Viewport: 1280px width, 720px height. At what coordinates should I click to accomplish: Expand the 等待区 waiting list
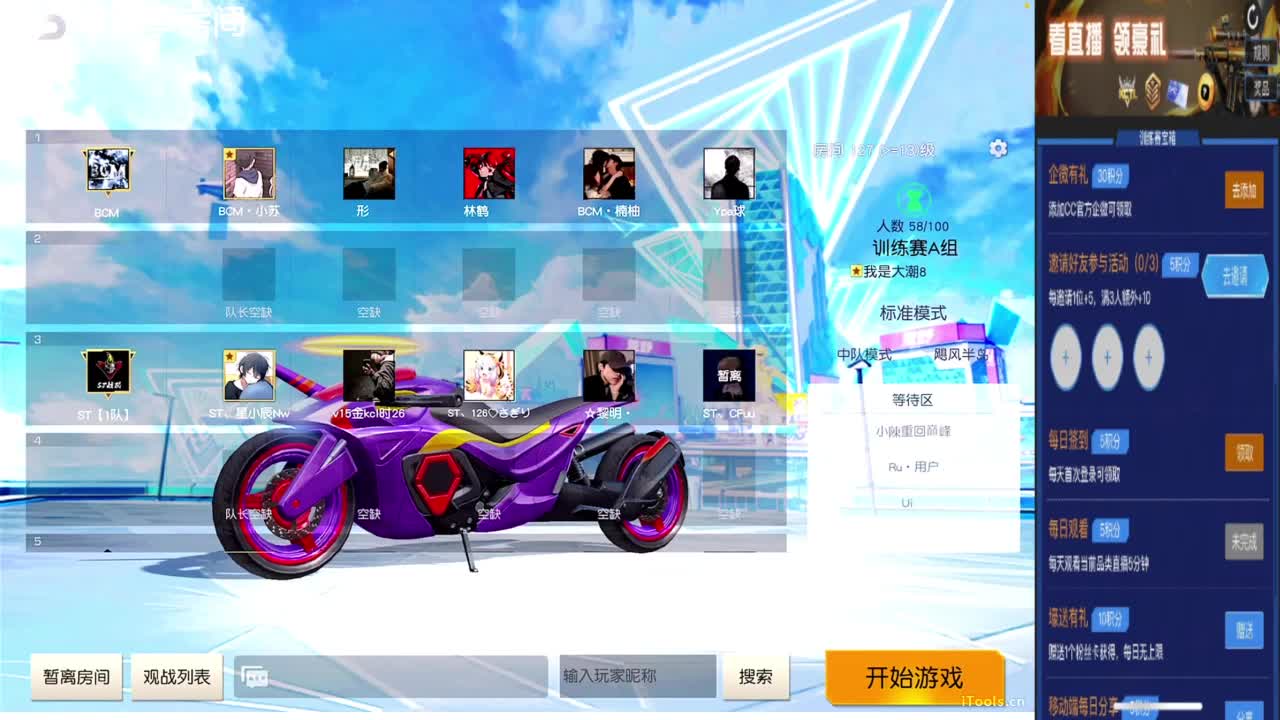[913, 400]
